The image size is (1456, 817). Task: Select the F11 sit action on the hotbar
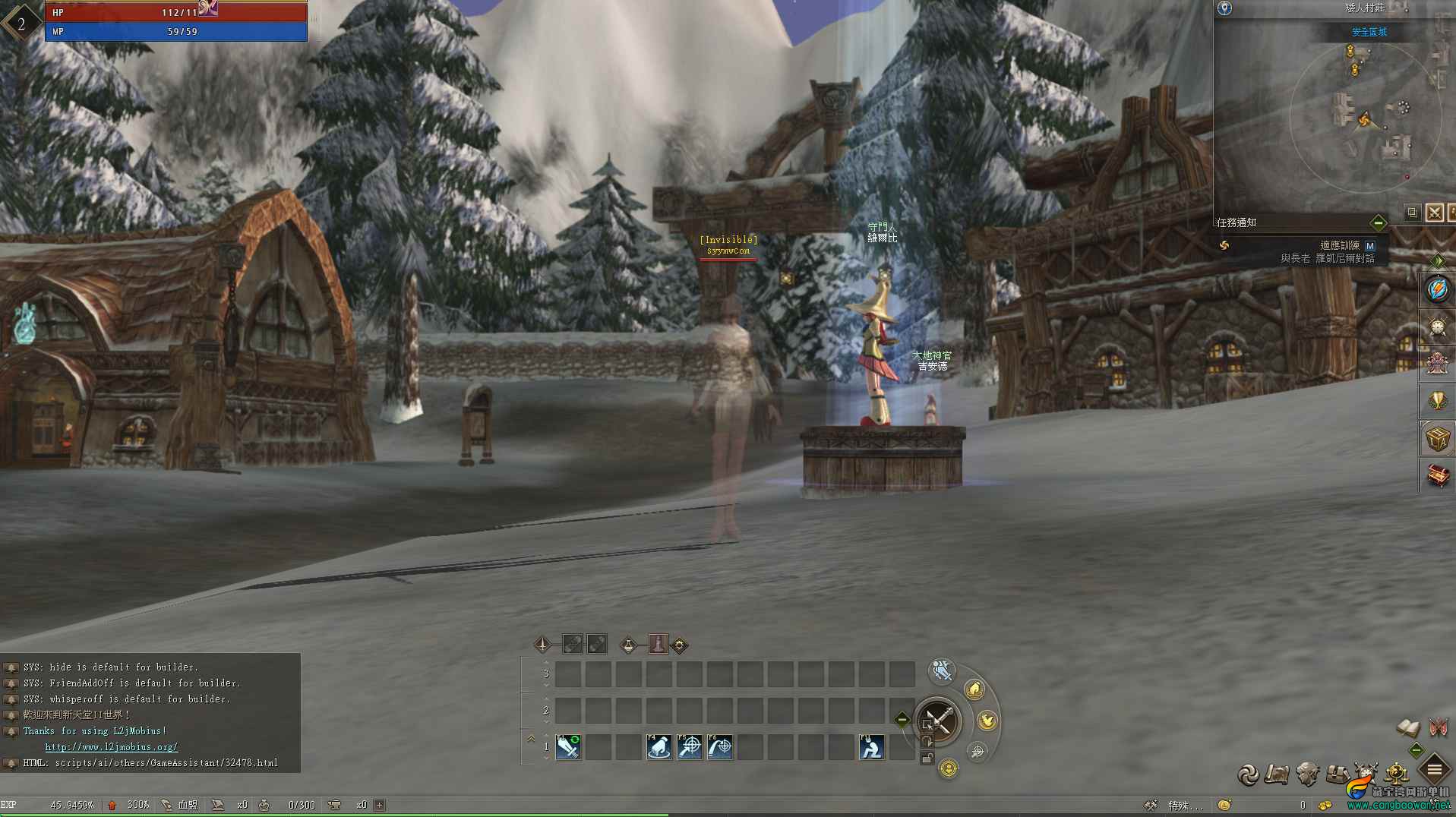click(871, 747)
